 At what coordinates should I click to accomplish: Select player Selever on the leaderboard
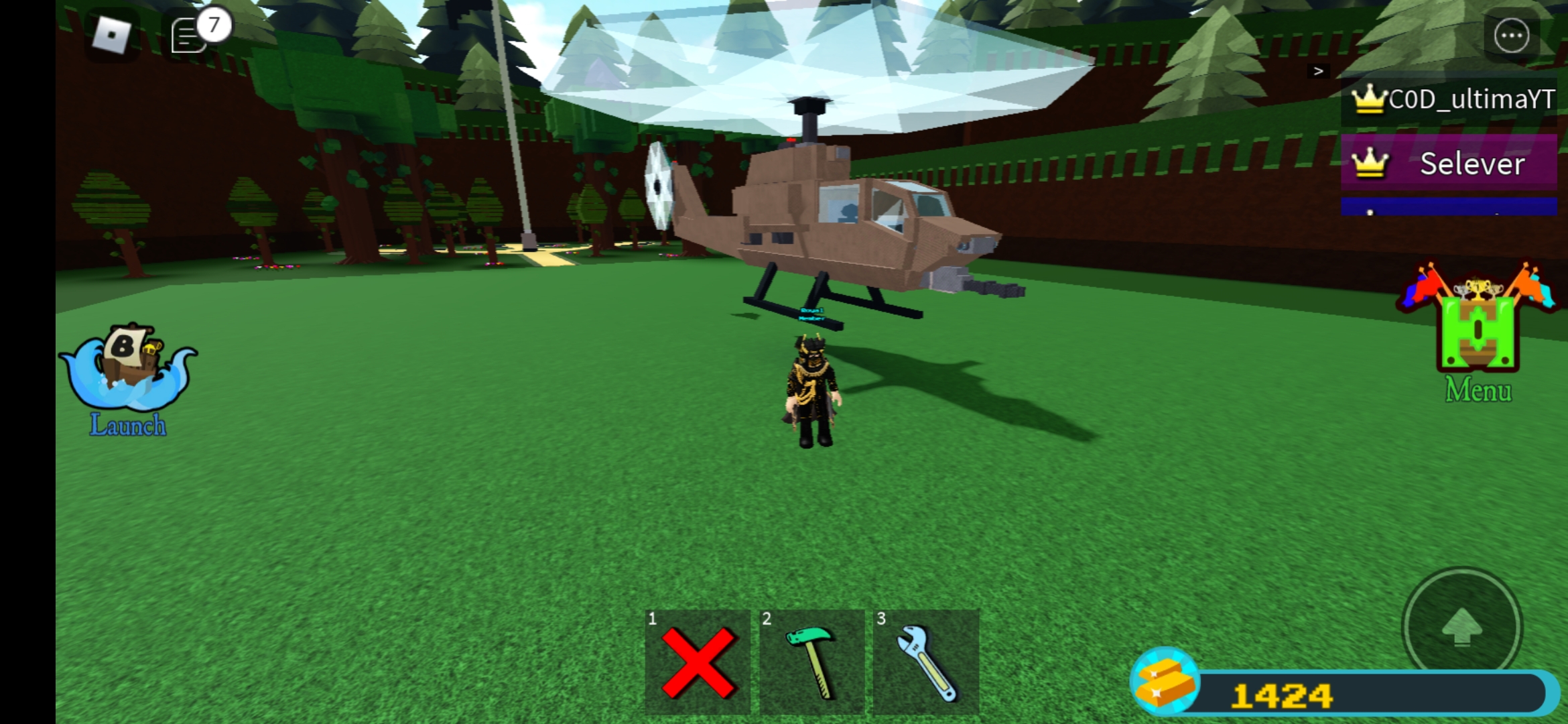tap(1472, 164)
